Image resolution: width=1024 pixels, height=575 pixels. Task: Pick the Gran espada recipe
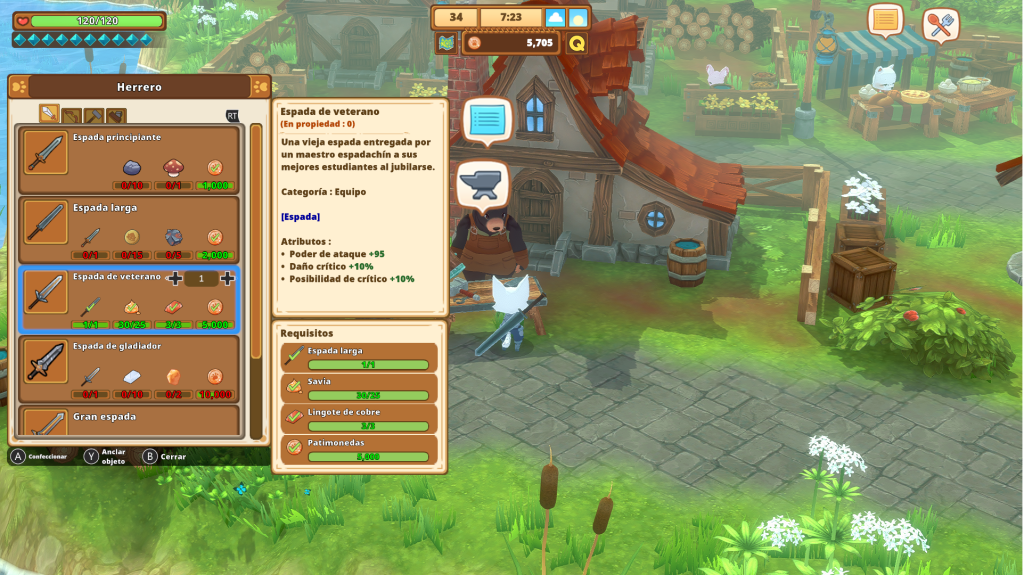[x=130, y=421]
